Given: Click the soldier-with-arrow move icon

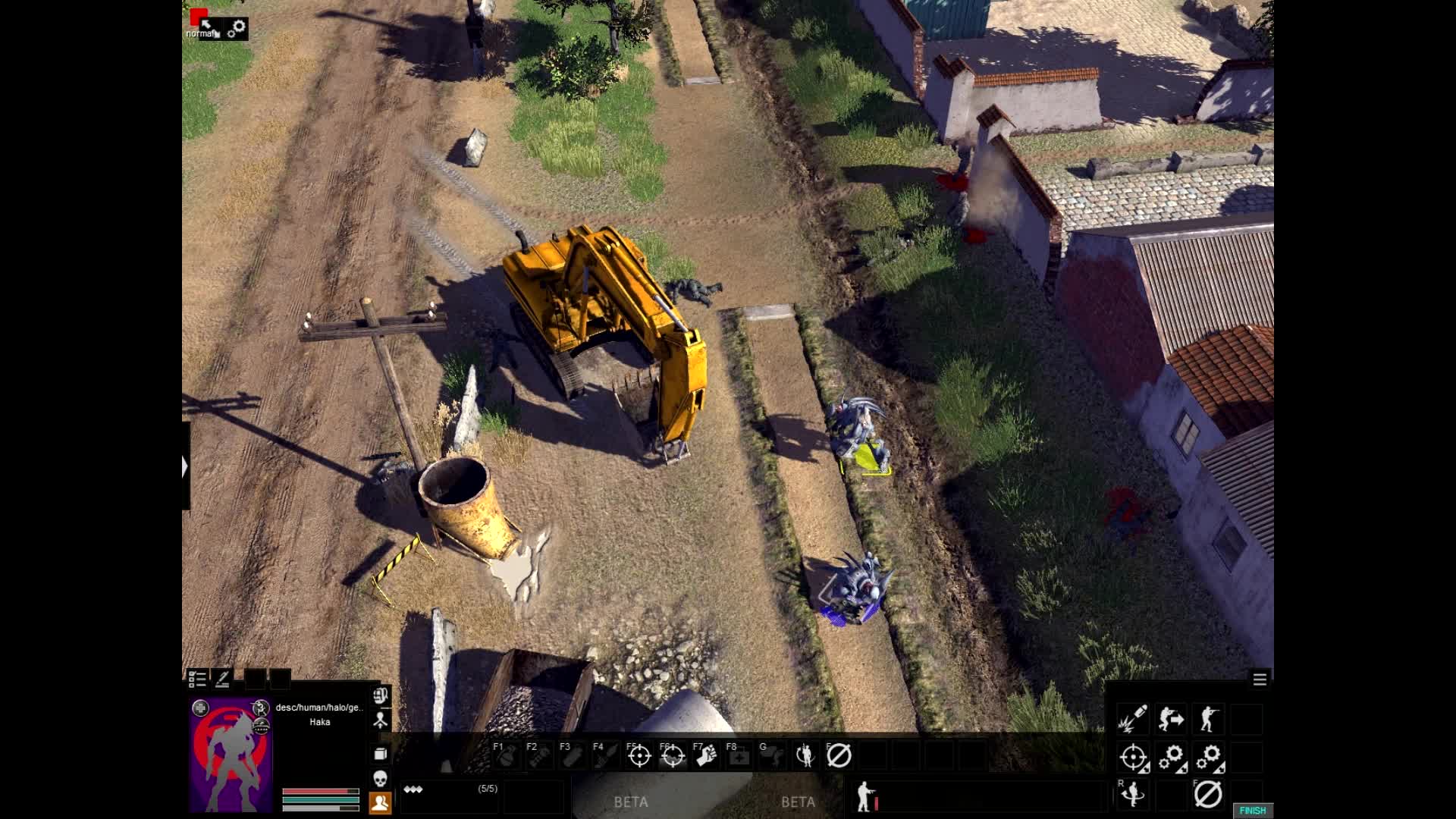Looking at the screenshot, I should pyautogui.click(x=1171, y=719).
